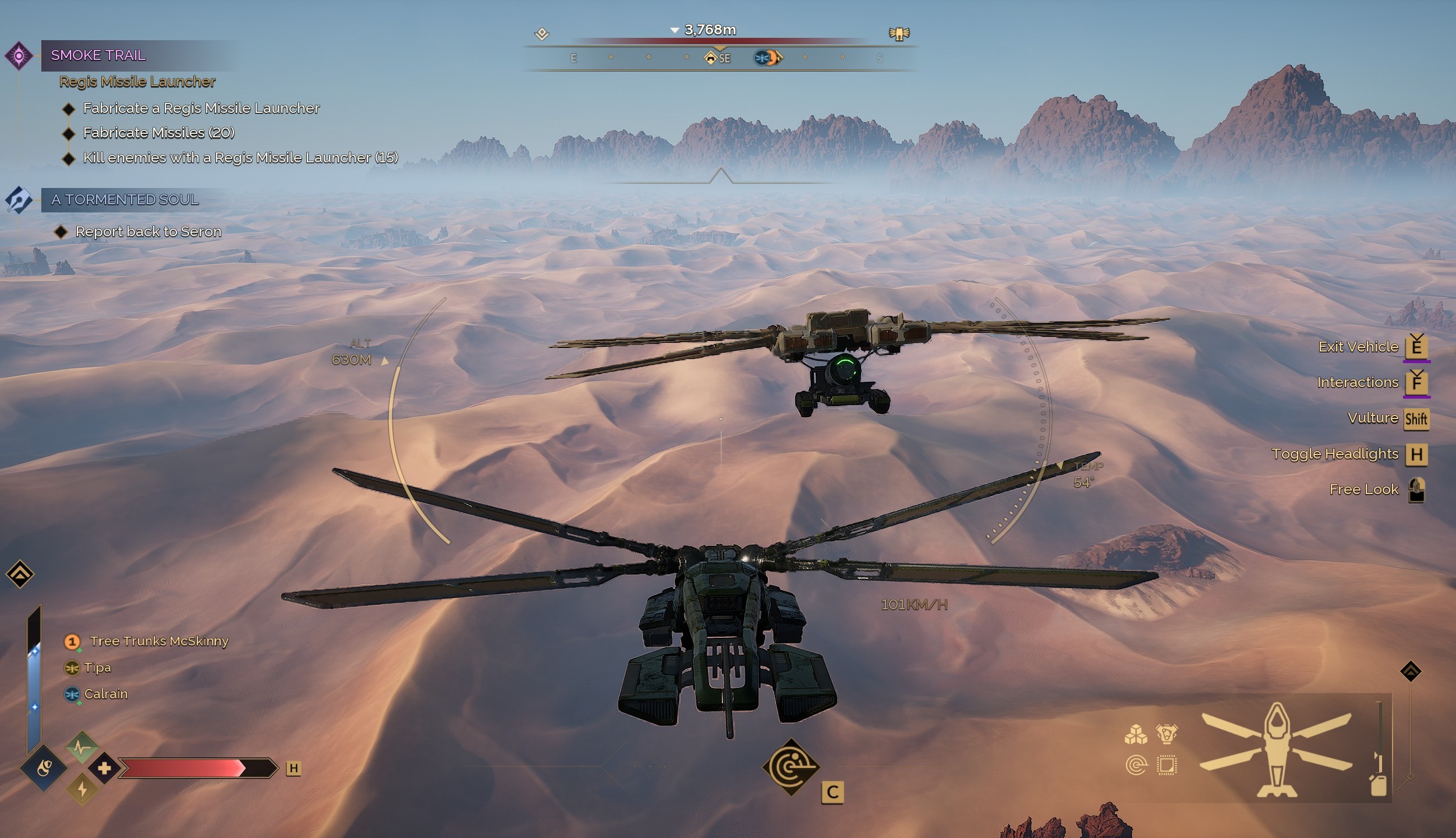This screenshot has height=838, width=1456.
Task: Click the heartbeat status diamond icon
Action: click(82, 746)
